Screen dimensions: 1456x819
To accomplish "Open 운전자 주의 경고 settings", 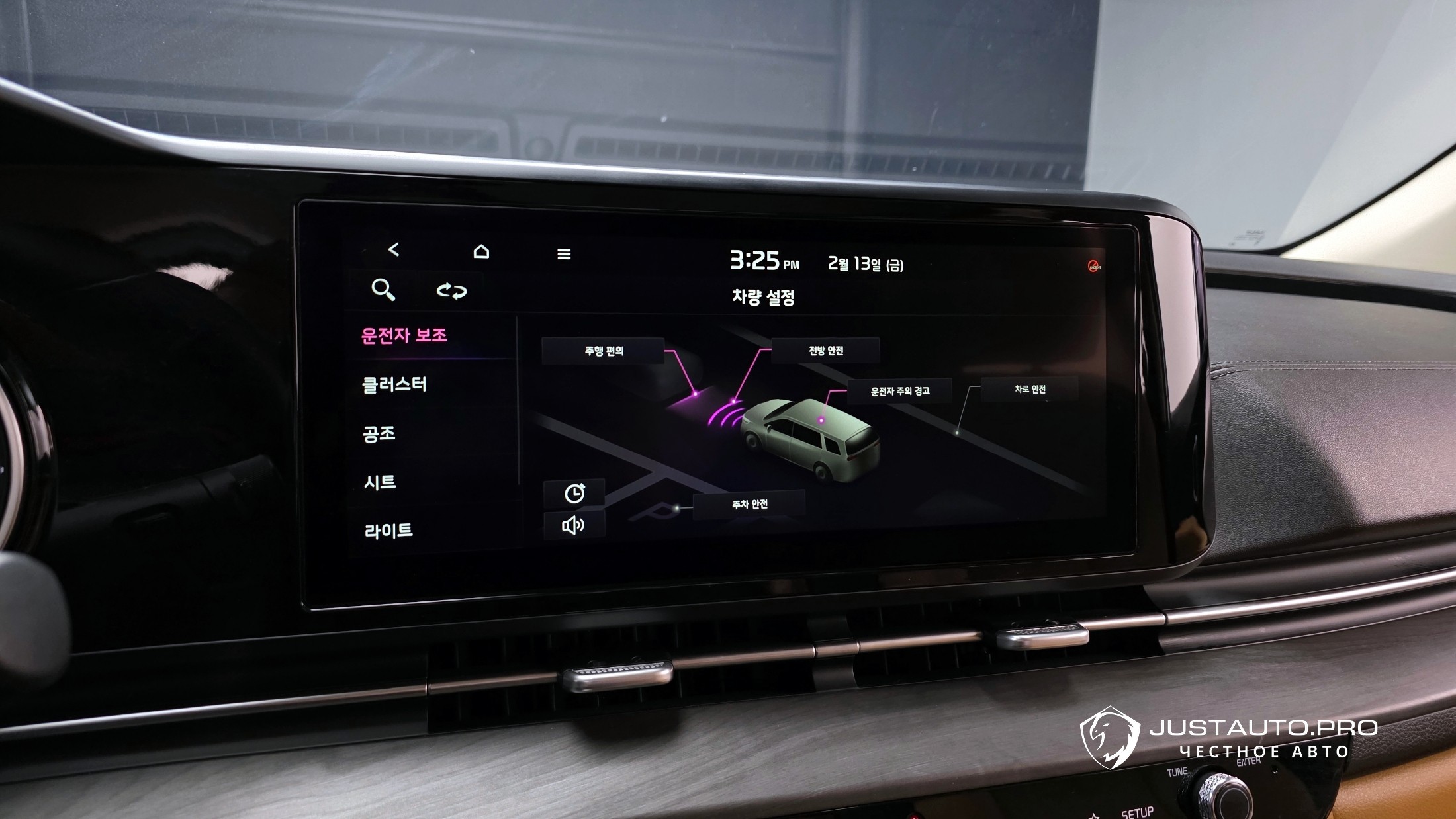I will coord(899,392).
